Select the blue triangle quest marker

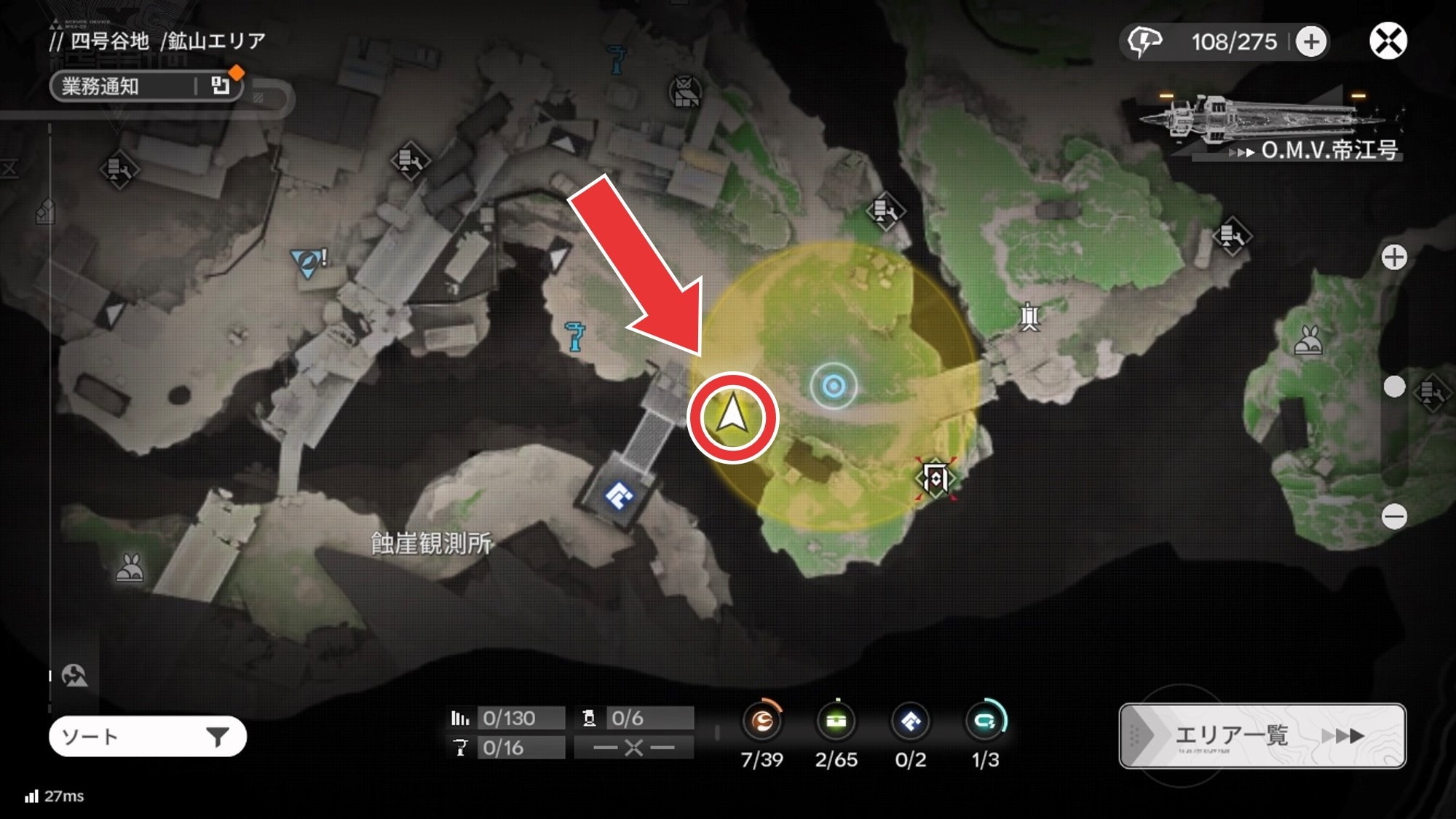307,261
